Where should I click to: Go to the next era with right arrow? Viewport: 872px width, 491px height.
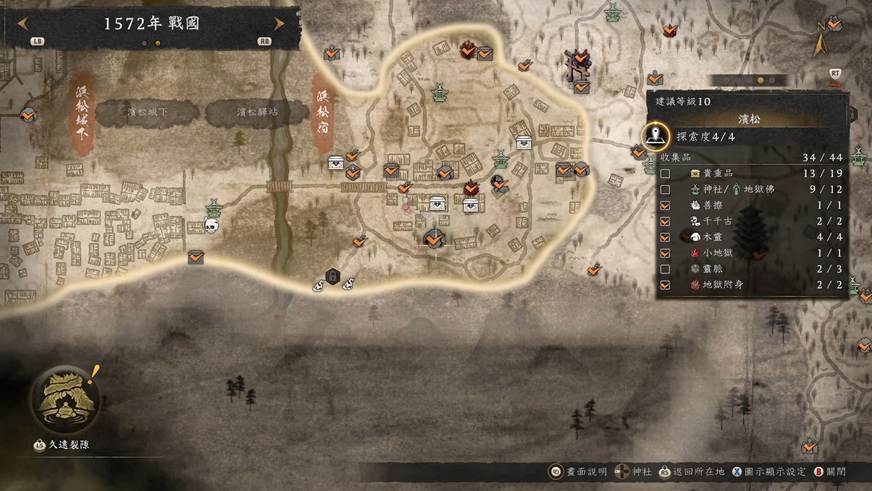tap(279, 24)
